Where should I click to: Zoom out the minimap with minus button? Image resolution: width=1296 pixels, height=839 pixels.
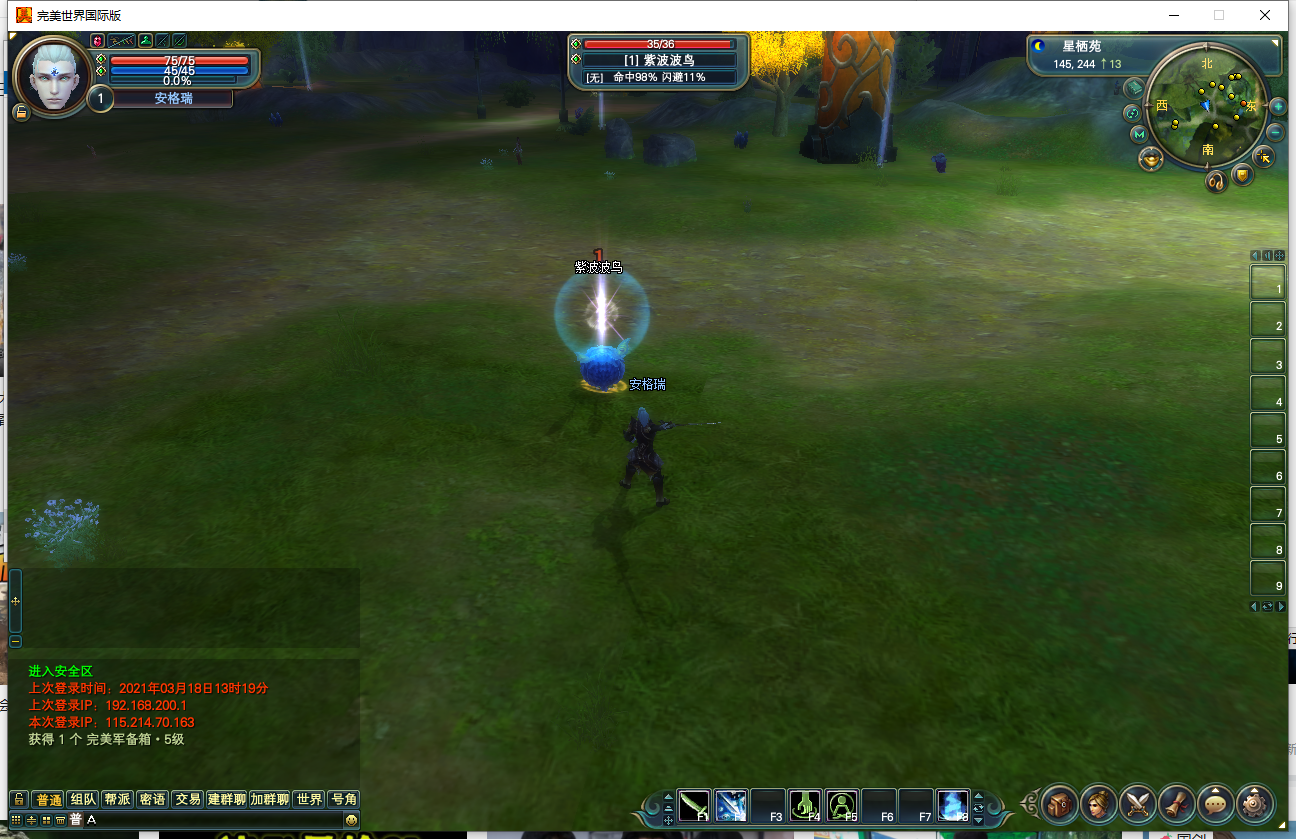pos(1276,132)
